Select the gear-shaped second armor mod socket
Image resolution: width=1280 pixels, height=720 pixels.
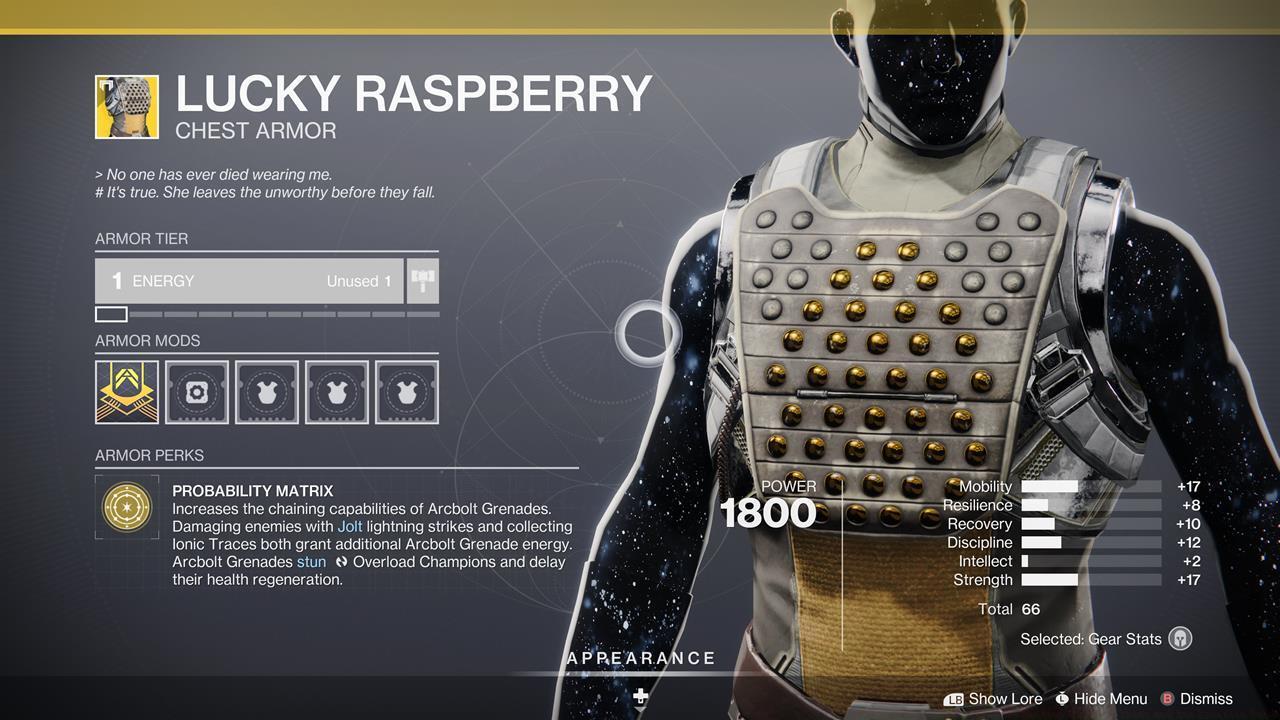[196, 392]
